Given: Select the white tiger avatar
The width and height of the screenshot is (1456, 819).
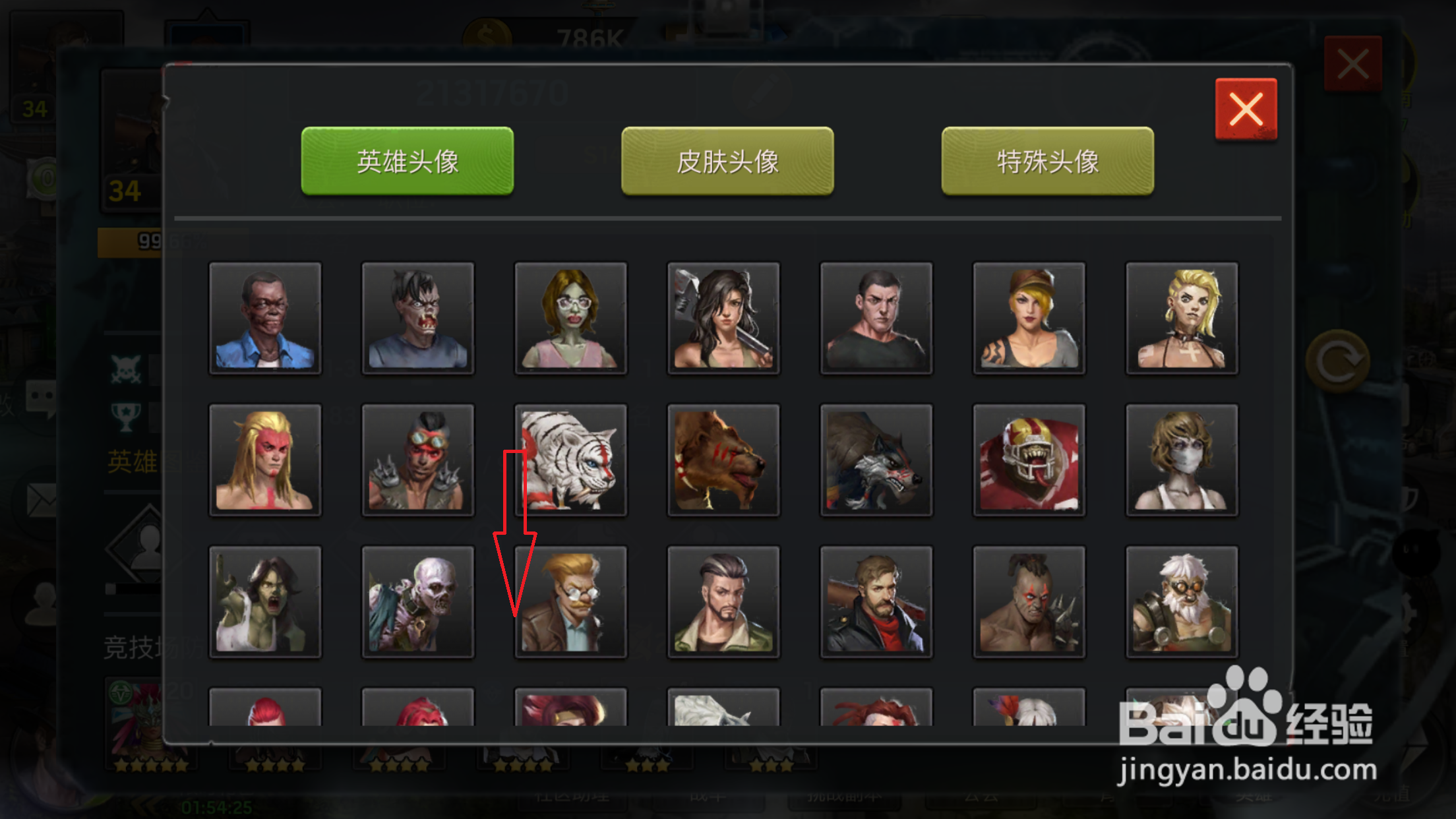Looking at the screenshot, I should 570,460.
